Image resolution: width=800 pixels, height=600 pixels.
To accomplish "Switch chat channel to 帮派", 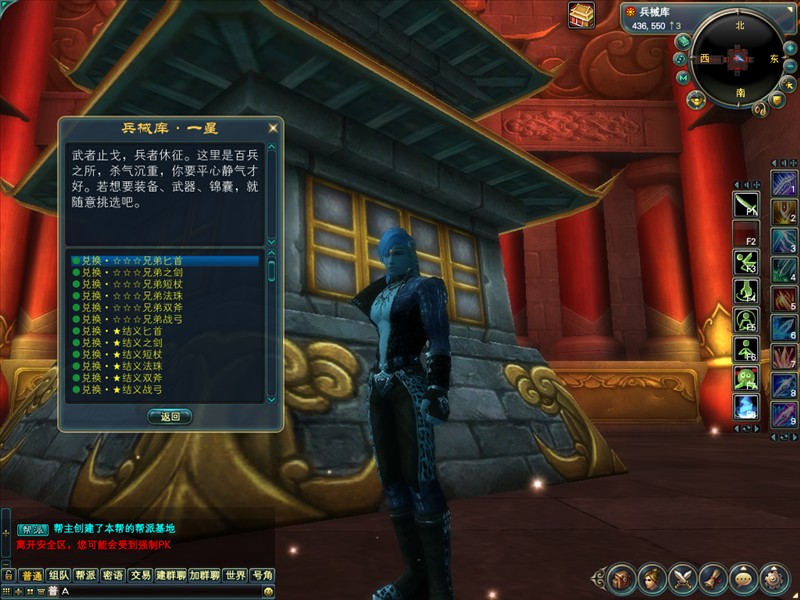I will click(x=86, y=575).
